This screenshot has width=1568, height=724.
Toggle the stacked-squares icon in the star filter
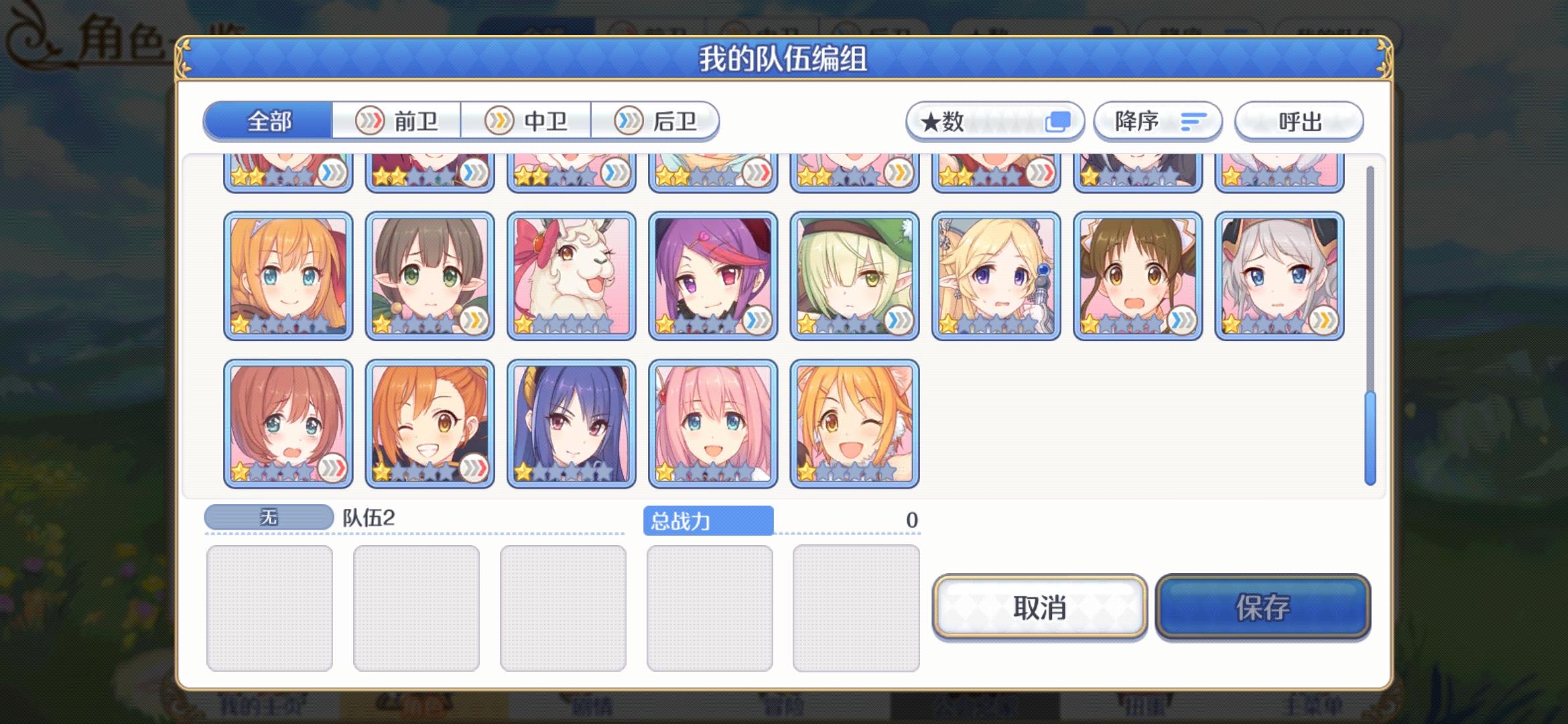pos(1057,121)
